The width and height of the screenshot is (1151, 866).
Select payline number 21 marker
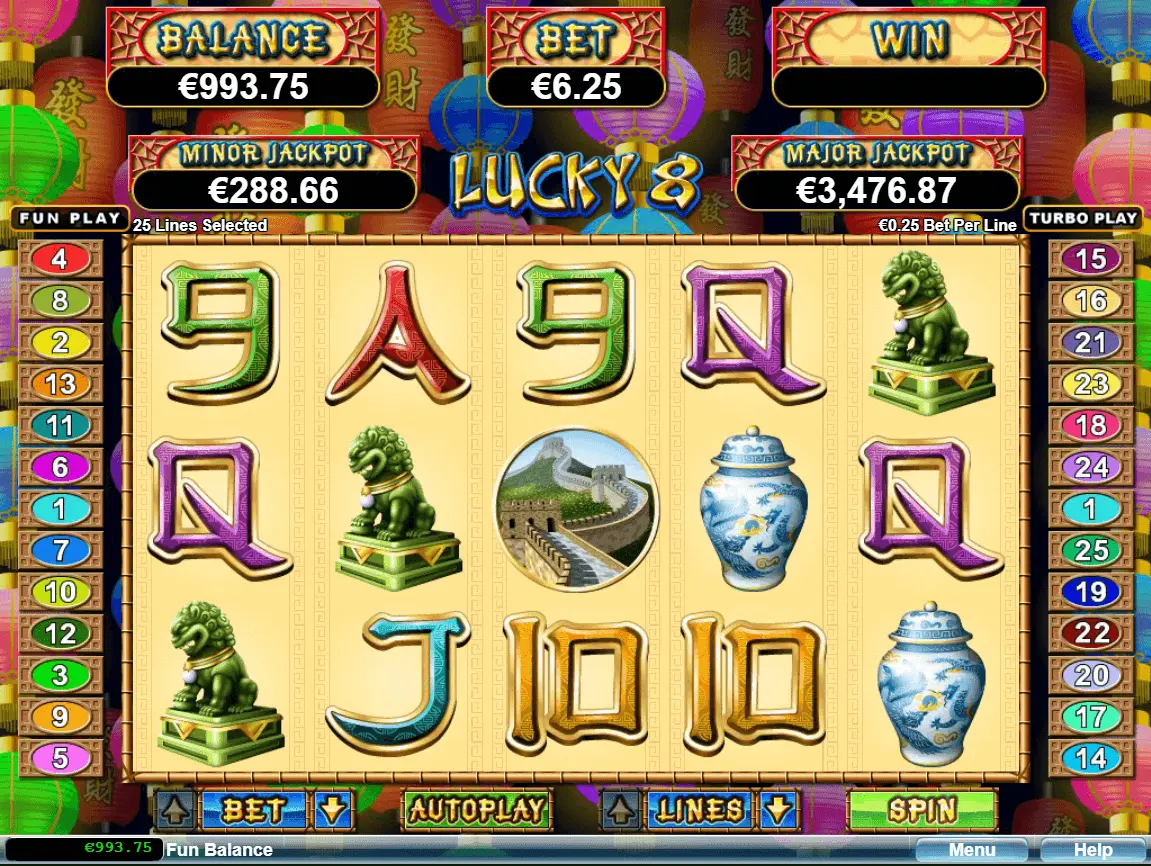click(x=1090, y=343)
